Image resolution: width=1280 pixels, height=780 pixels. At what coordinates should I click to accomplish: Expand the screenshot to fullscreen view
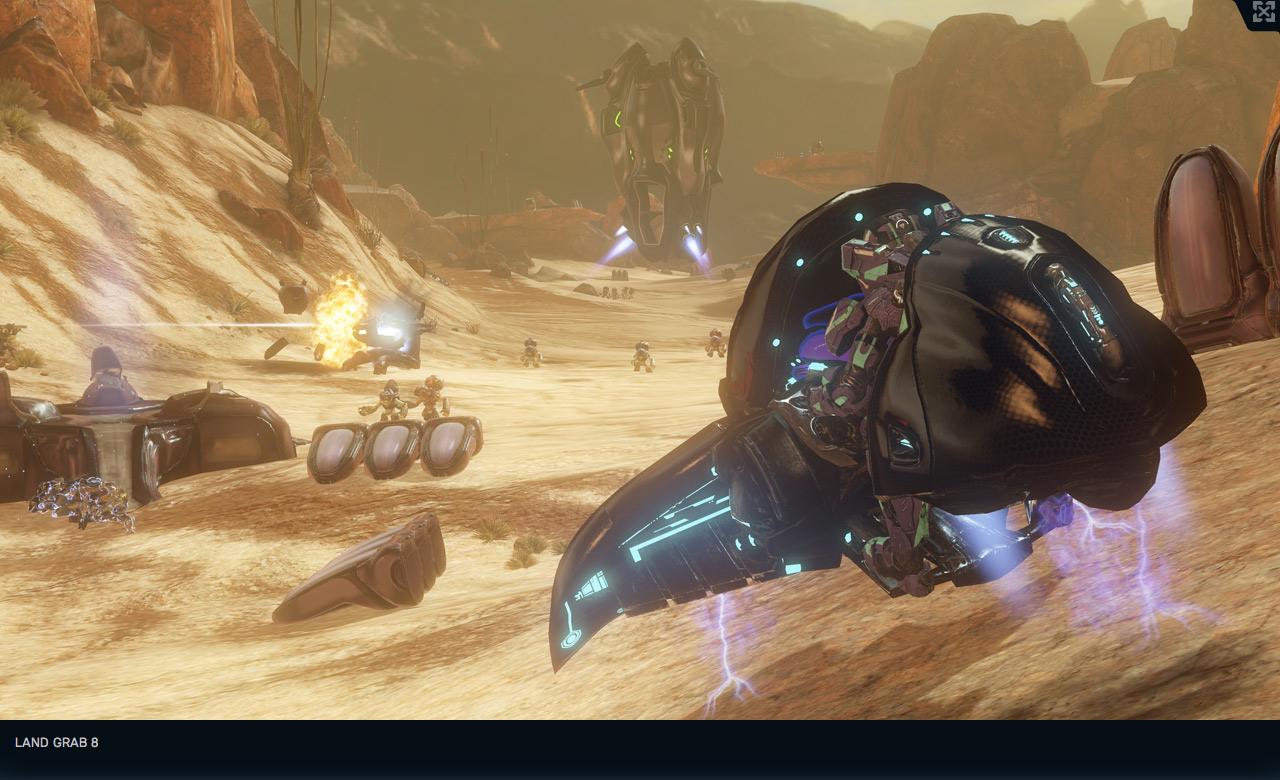[1263, 12]
